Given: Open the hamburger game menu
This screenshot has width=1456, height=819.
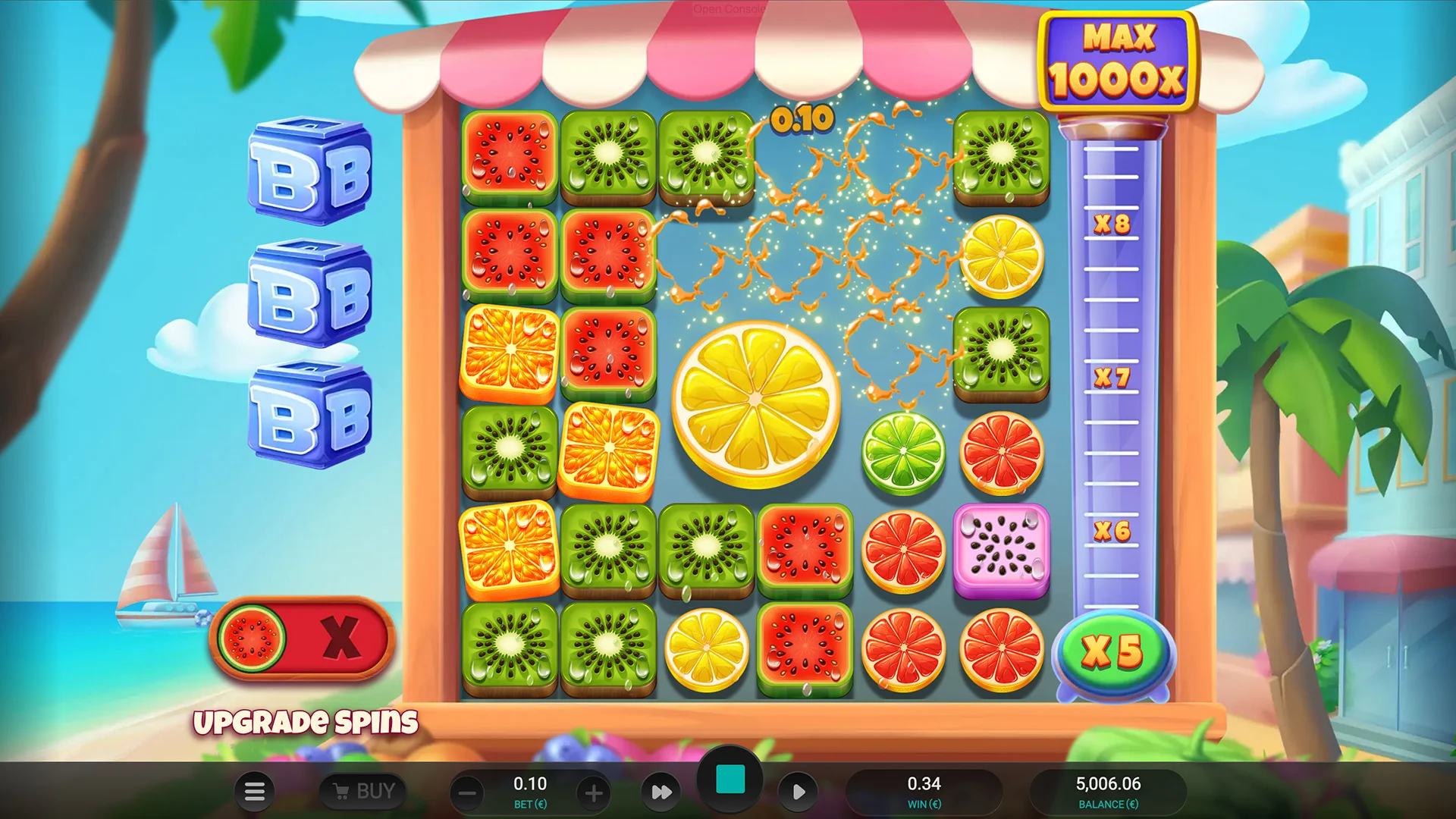Looking at the screenshot, I should (x=255, y=792).
